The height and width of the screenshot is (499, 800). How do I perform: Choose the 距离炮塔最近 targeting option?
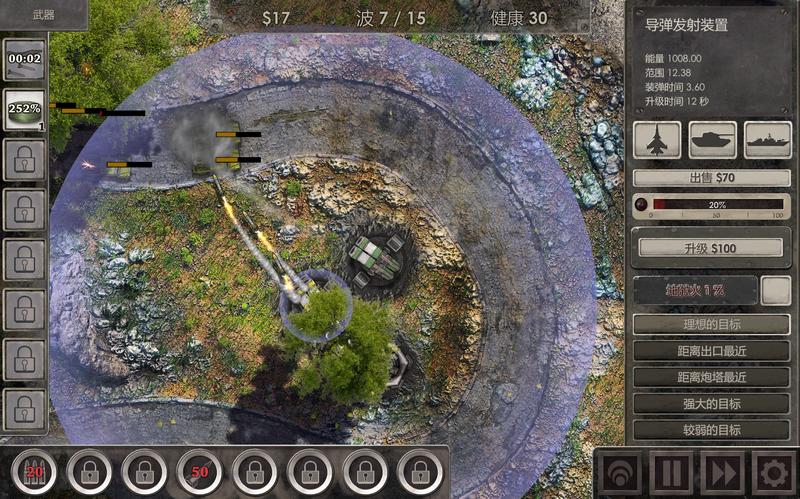coord(710,377)
